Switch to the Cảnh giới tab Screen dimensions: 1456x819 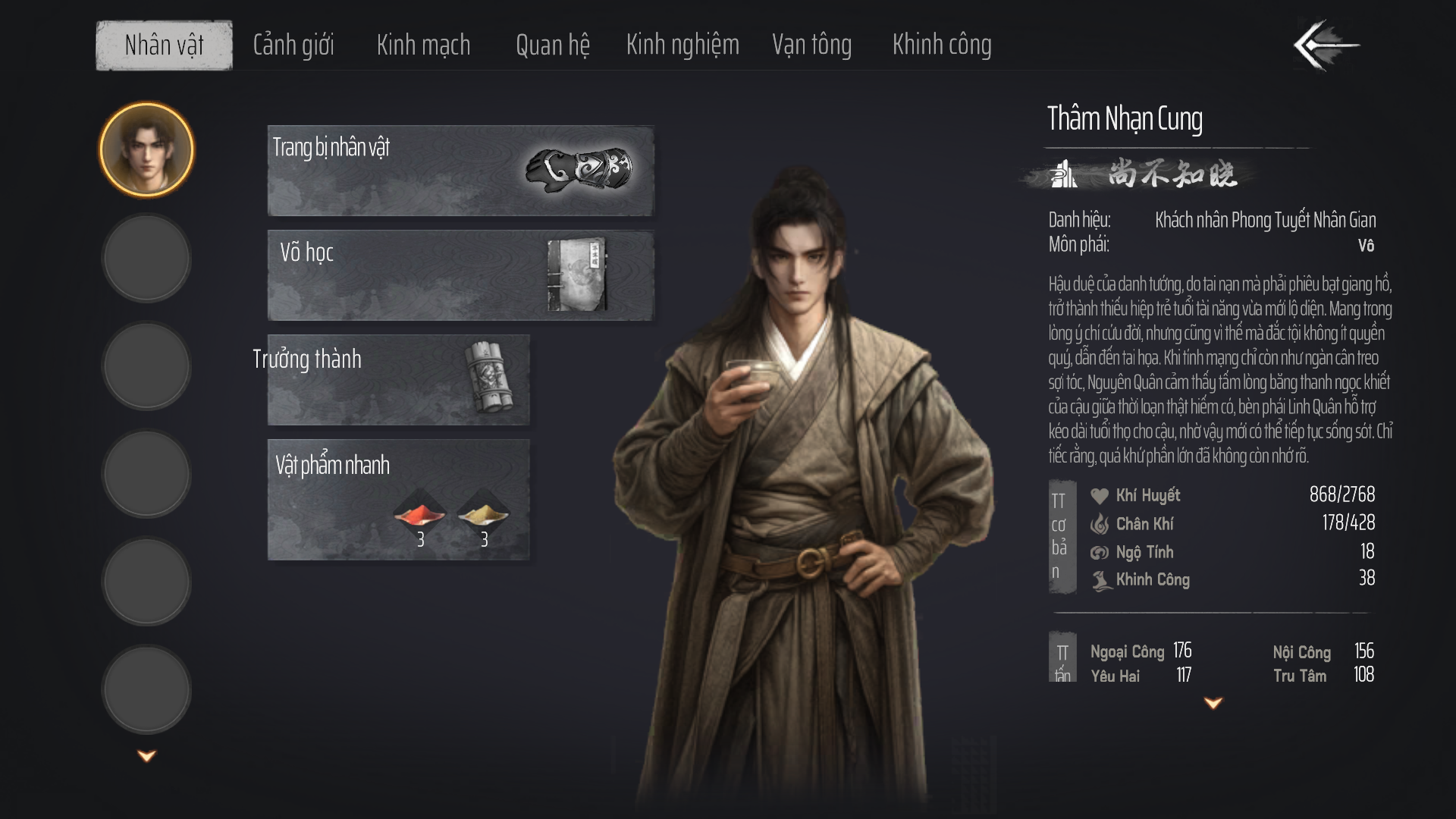(x=293, y=45)
